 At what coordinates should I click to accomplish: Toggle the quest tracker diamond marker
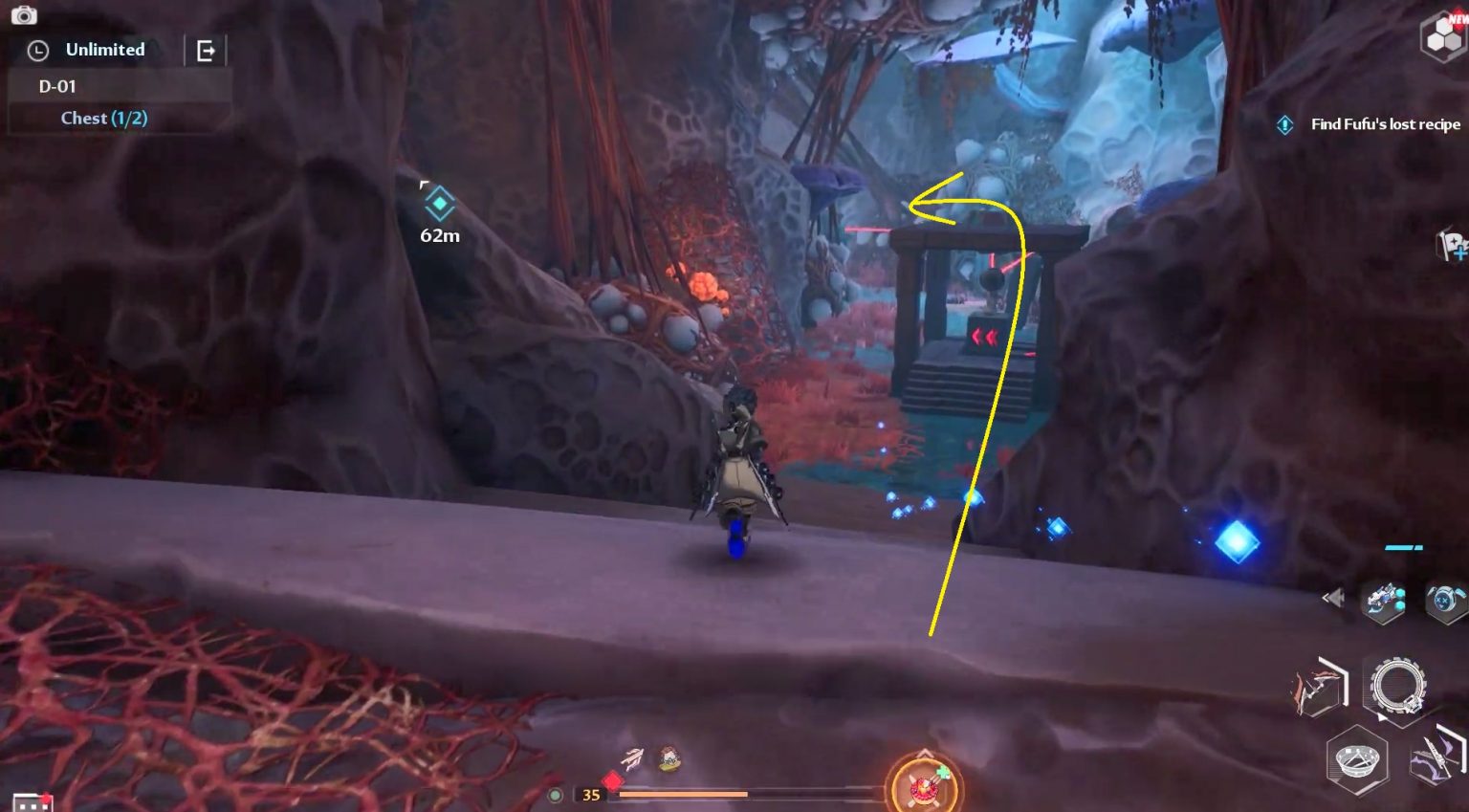coord(1284,124)
